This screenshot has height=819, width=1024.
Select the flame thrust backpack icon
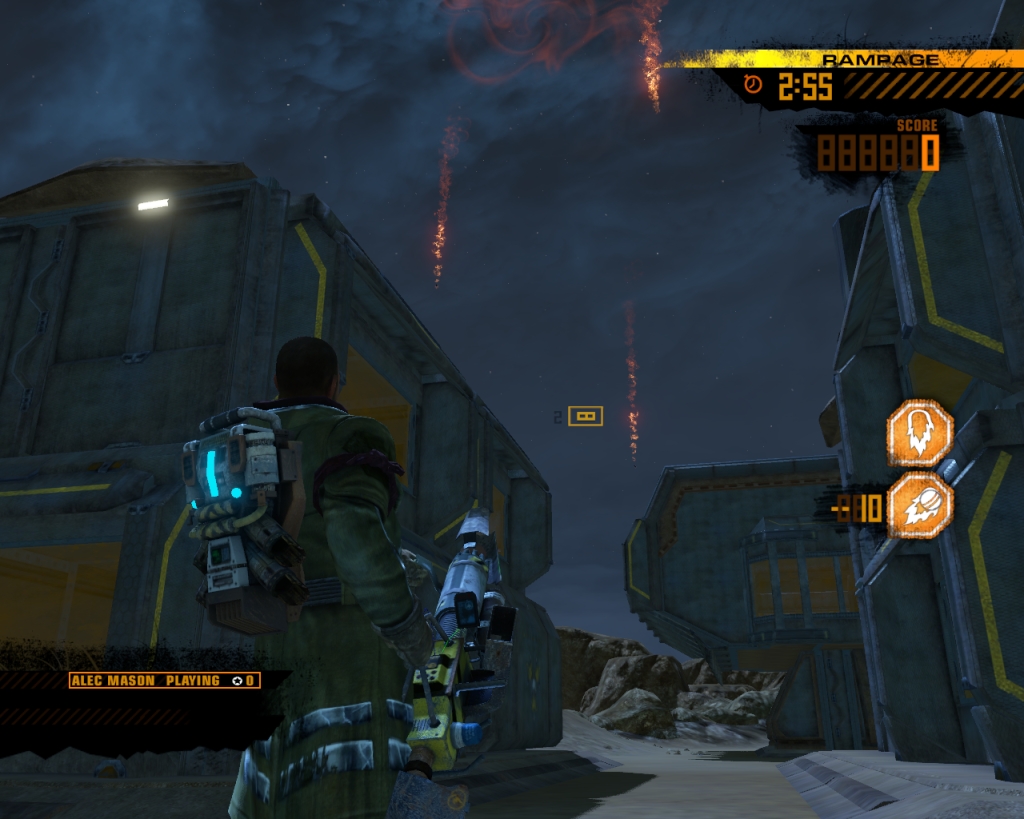(x=920, y=432)
